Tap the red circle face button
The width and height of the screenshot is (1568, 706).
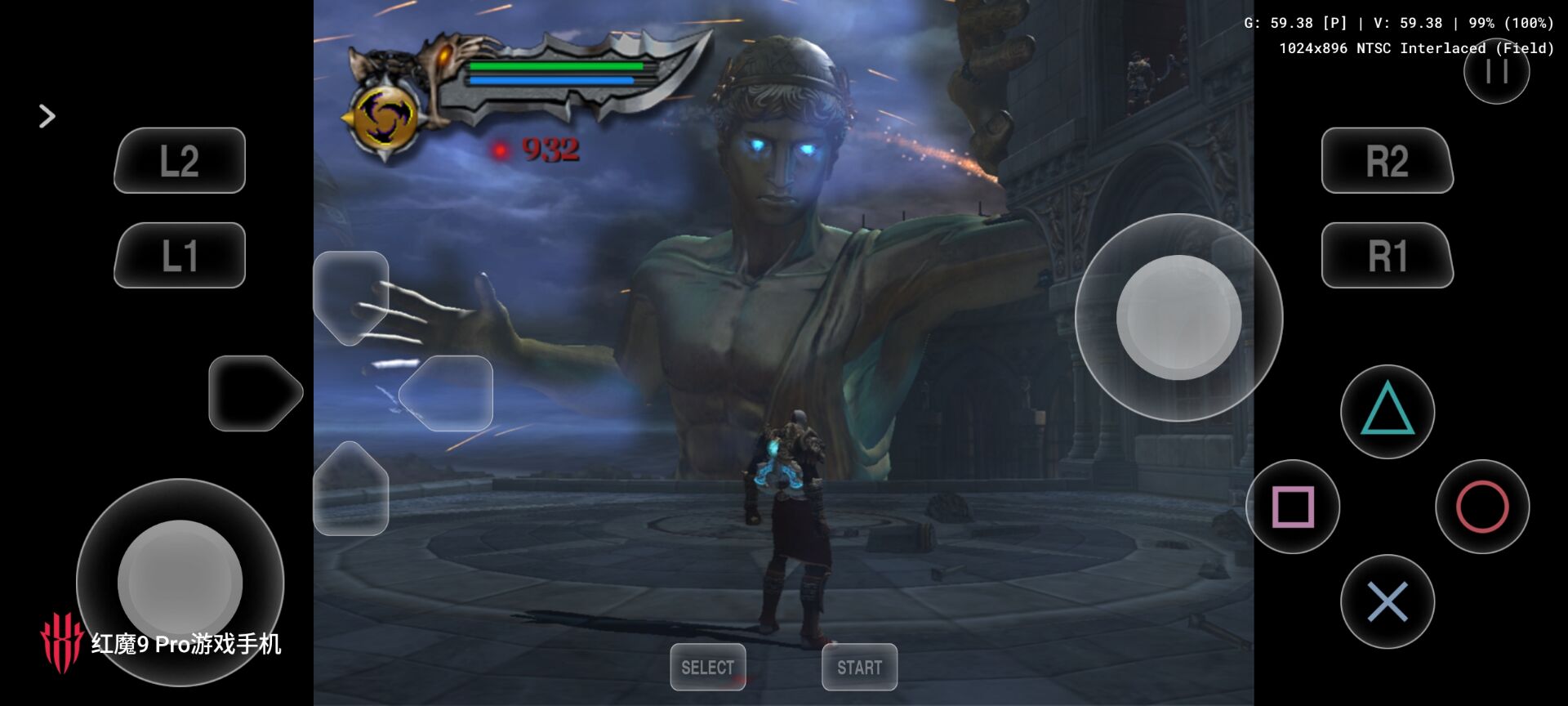[x=1482, y=507]
